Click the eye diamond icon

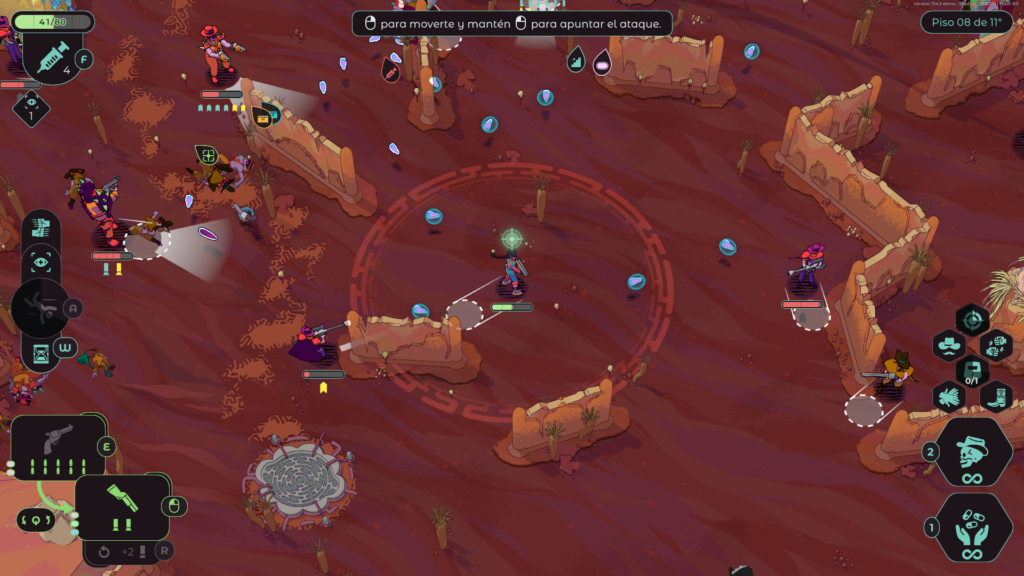pyautogui.click(x=31, y=107)
